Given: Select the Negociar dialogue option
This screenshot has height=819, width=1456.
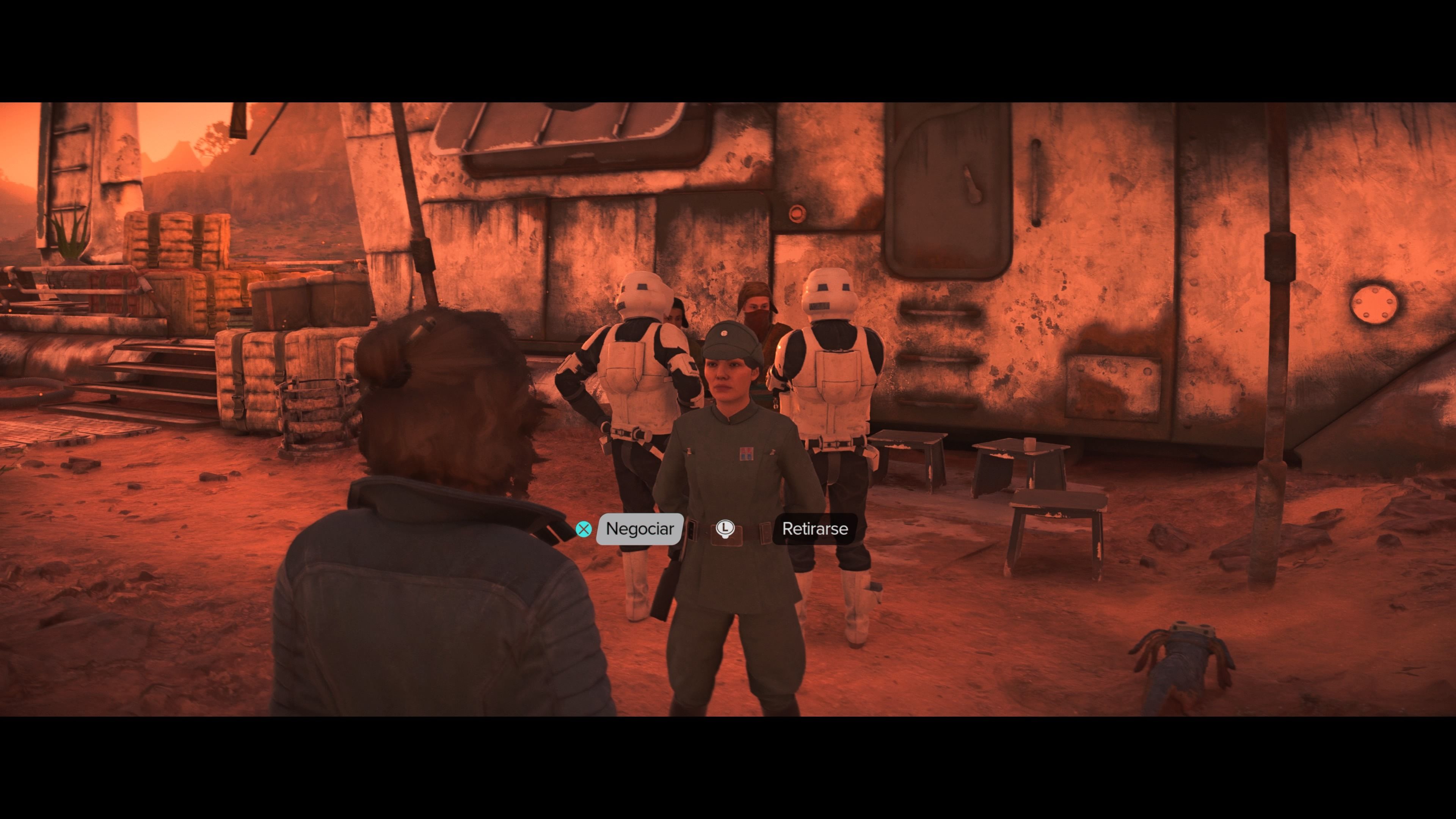Looking at the screenshot, I should (639, 529).
